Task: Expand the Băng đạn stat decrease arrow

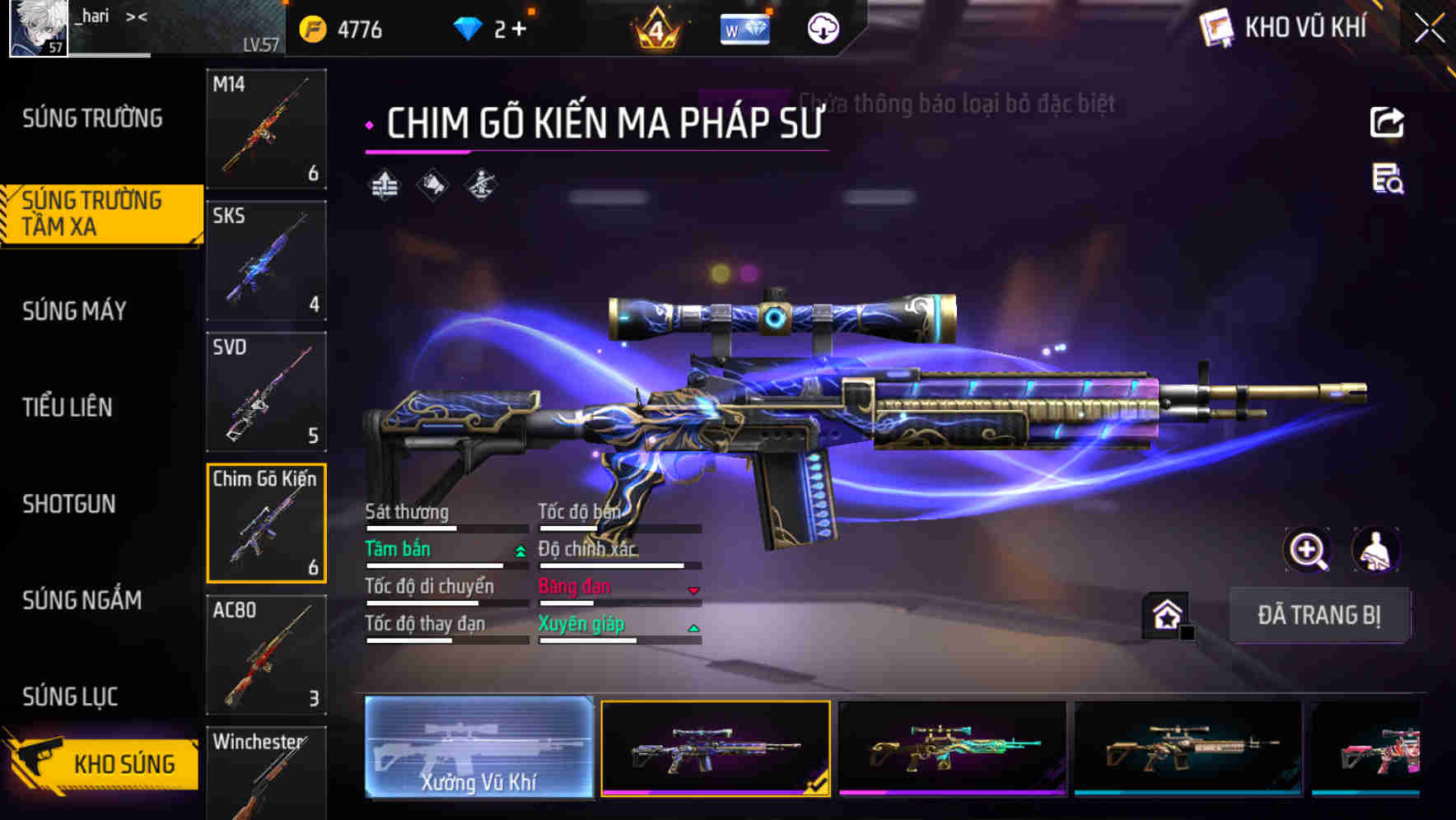Action: [693, 589]
